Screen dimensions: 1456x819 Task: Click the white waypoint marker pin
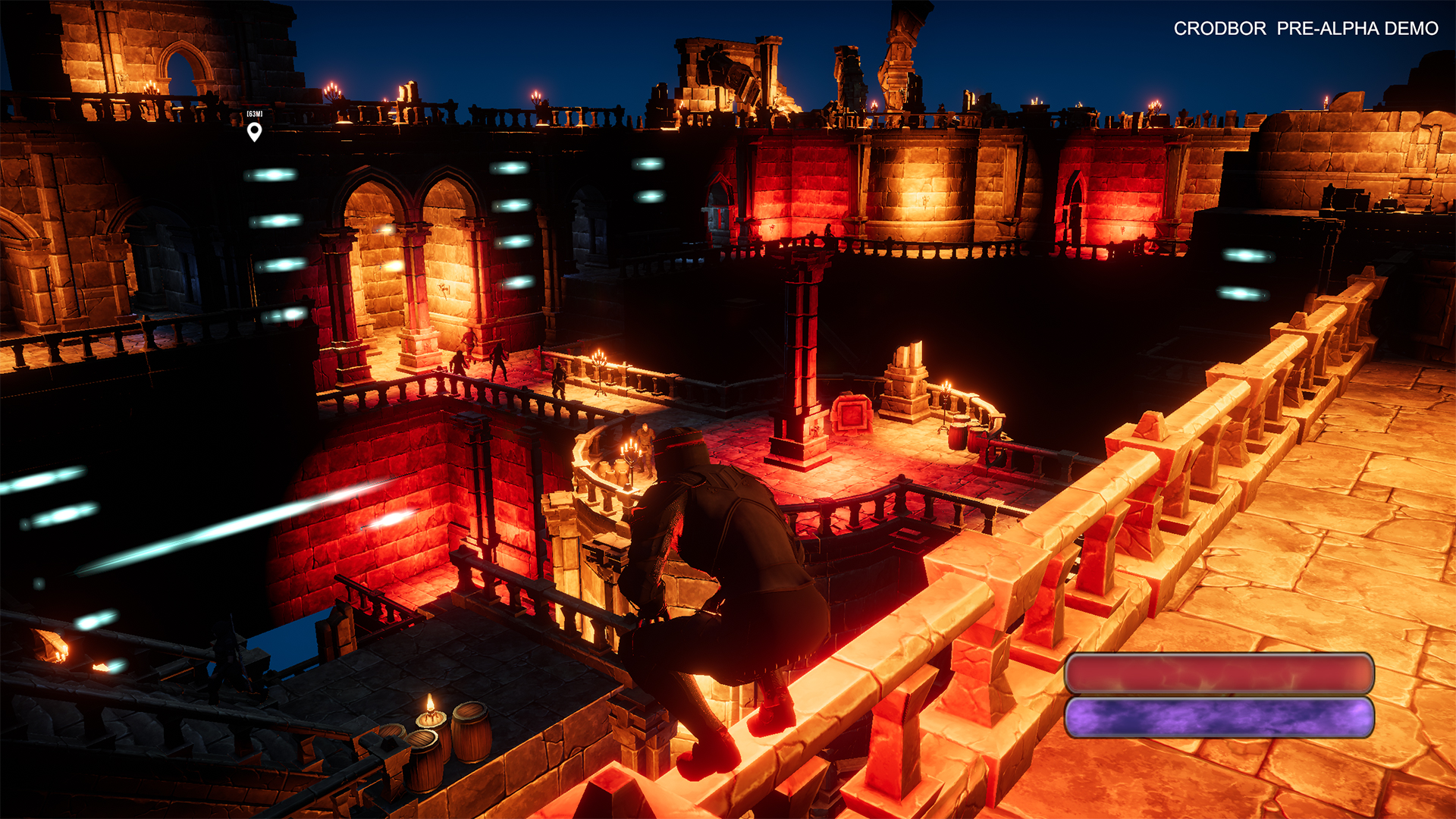255,132
